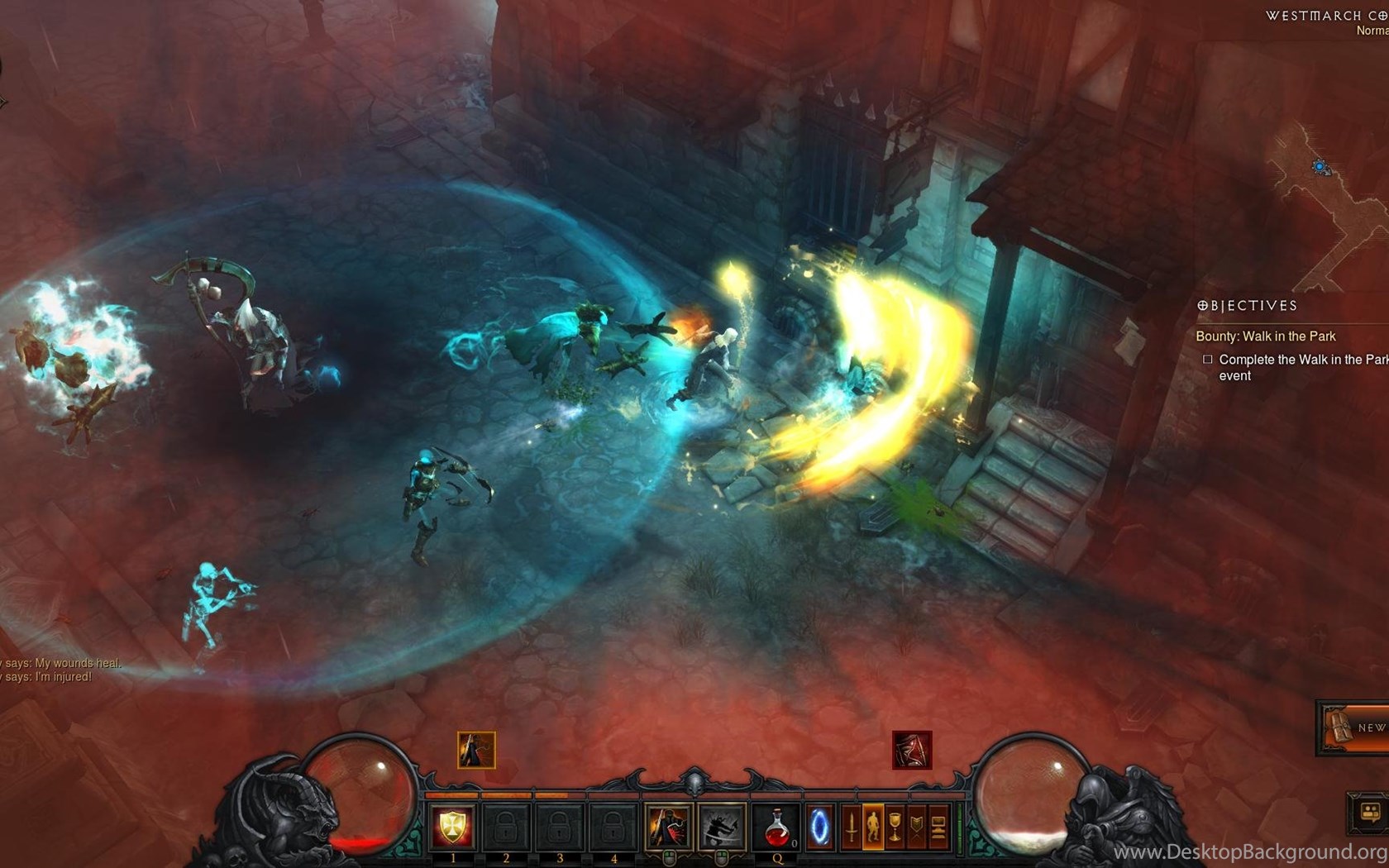Screen dimensions: 1389x868
Task: Click the gold-framed swordsman buff icon
Action: pos(476,750)
